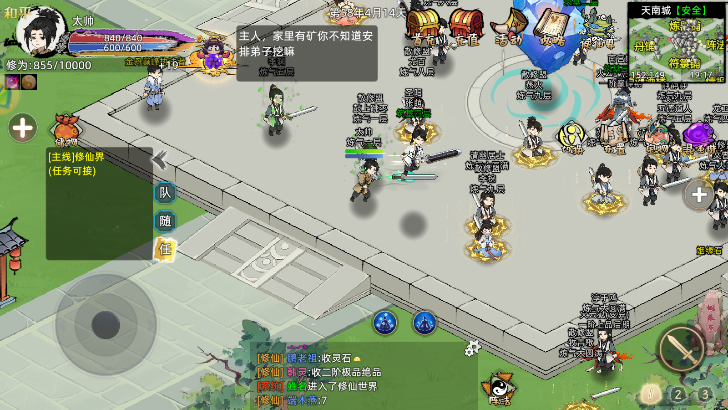Use the sword attack button
The height and width of the screenshot is (410, 728).
(x=681, y=349)
